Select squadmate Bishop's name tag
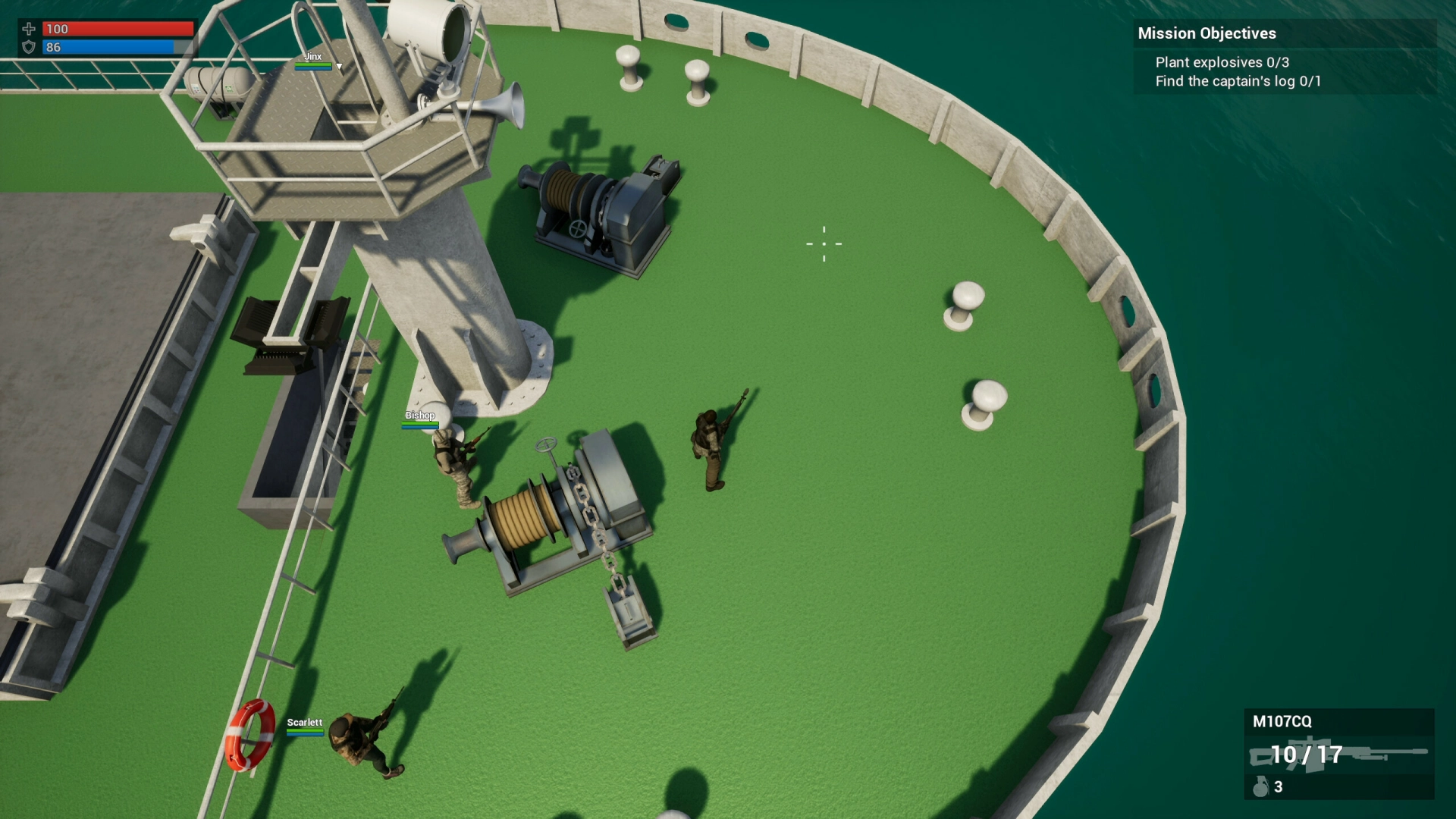 pos(420,416)
